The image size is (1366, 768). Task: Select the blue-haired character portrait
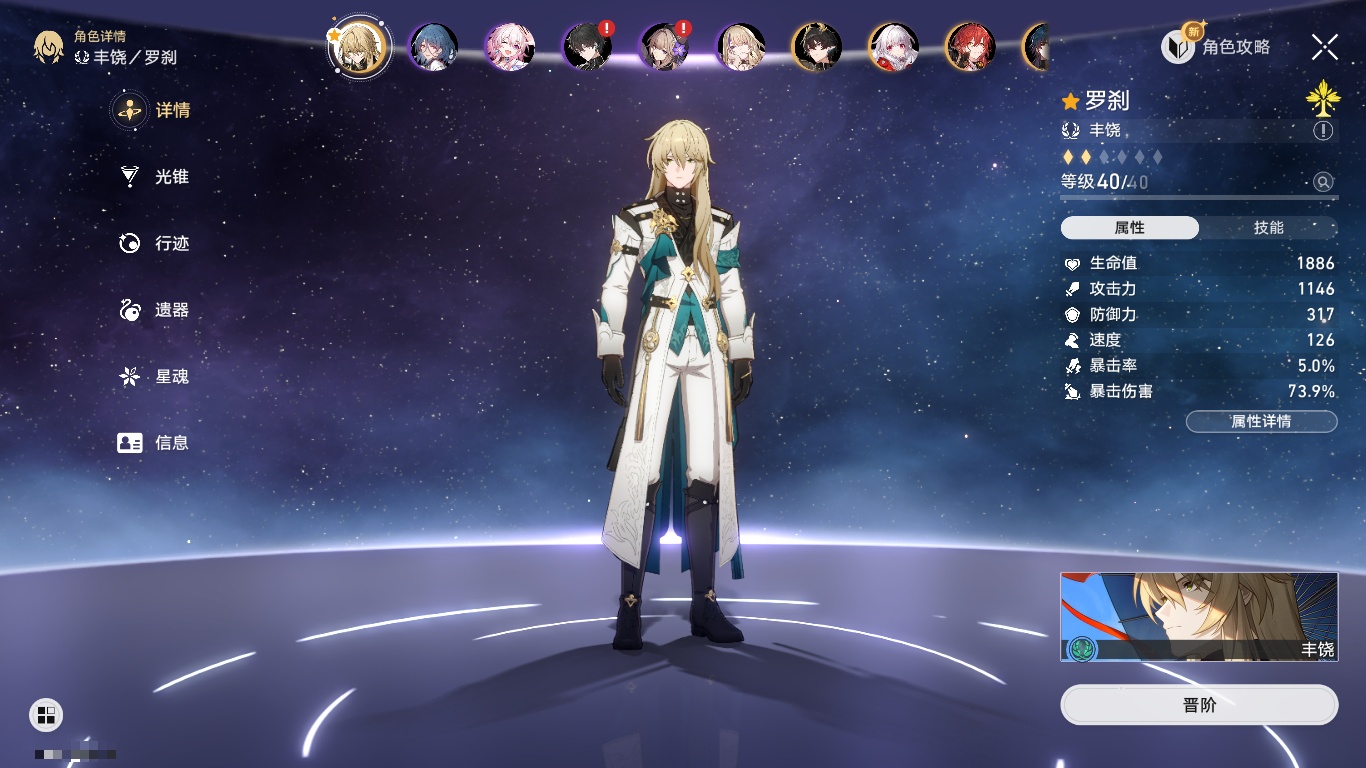[434, 47]
